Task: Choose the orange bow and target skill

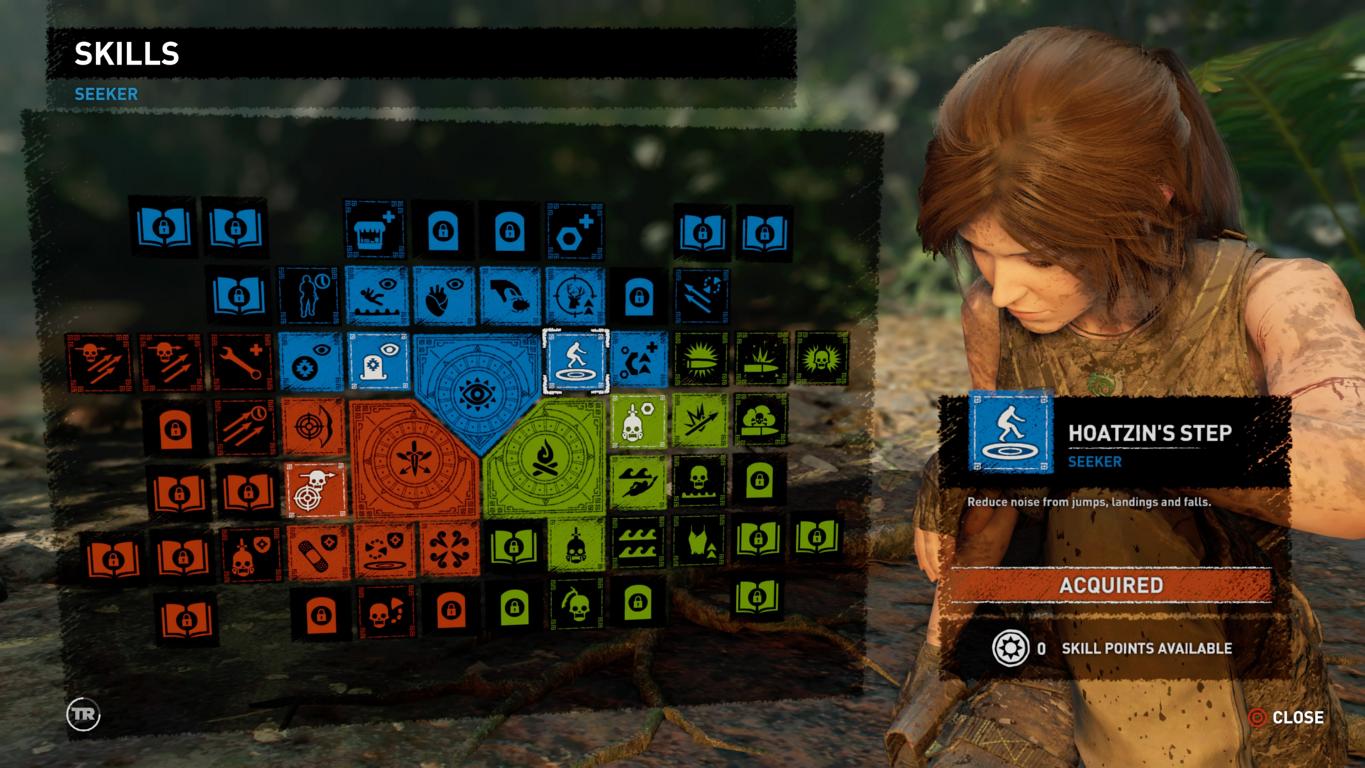Action: tap(314, 427)
